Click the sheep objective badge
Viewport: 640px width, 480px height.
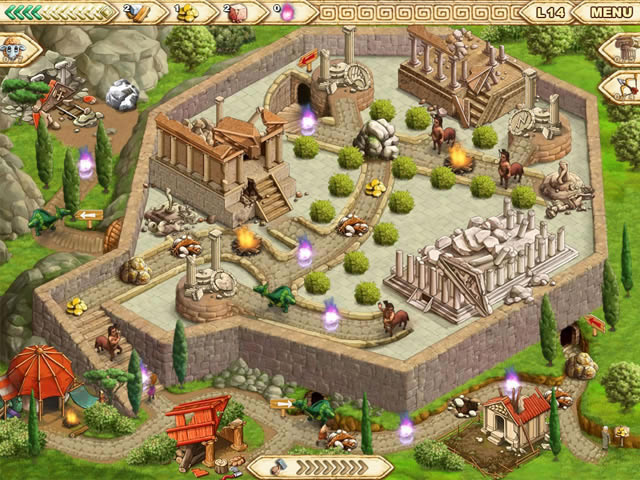pos(15,48)
